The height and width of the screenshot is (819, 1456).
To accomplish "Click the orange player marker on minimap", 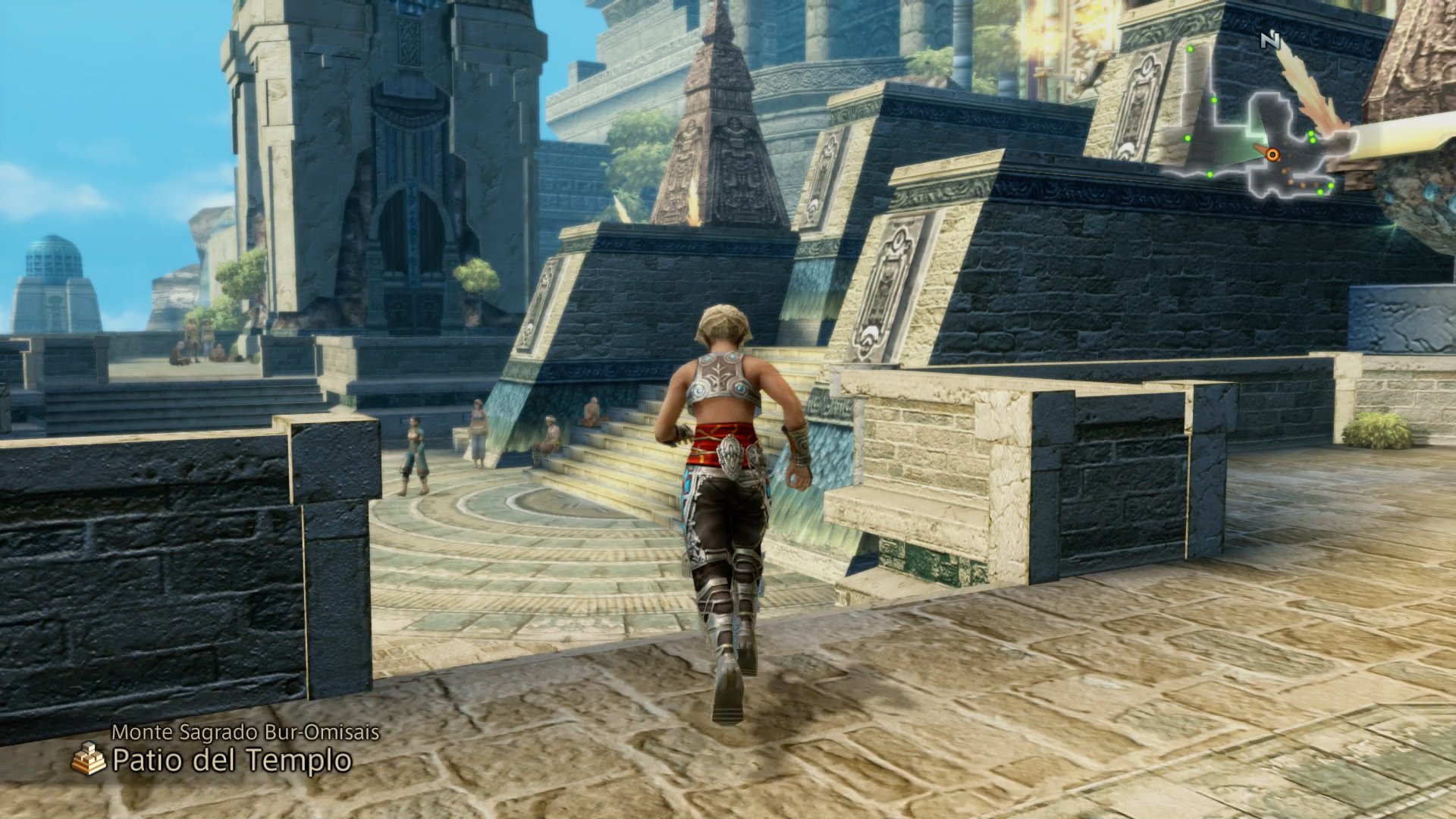I will click(x=1272, y=155).
